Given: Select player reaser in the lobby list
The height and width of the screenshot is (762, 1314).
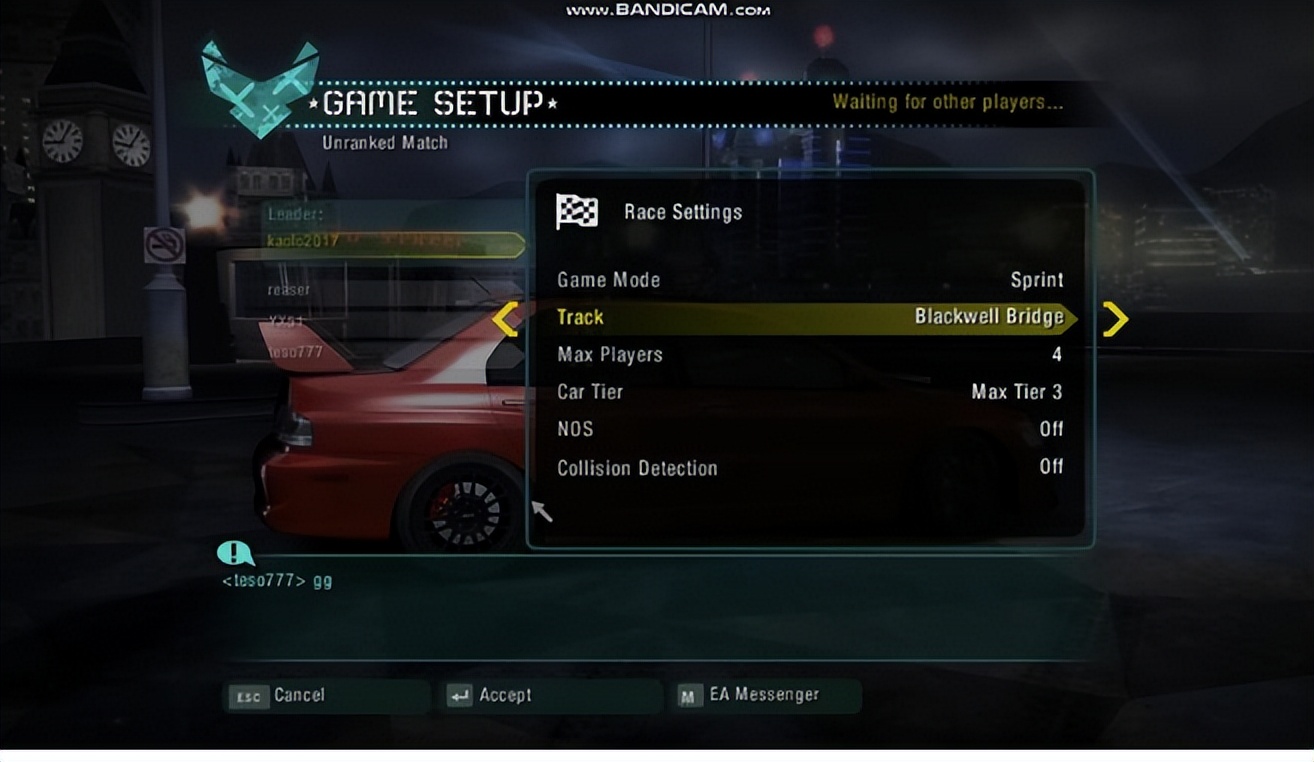Looking at the screenshot, I should 289,290.
